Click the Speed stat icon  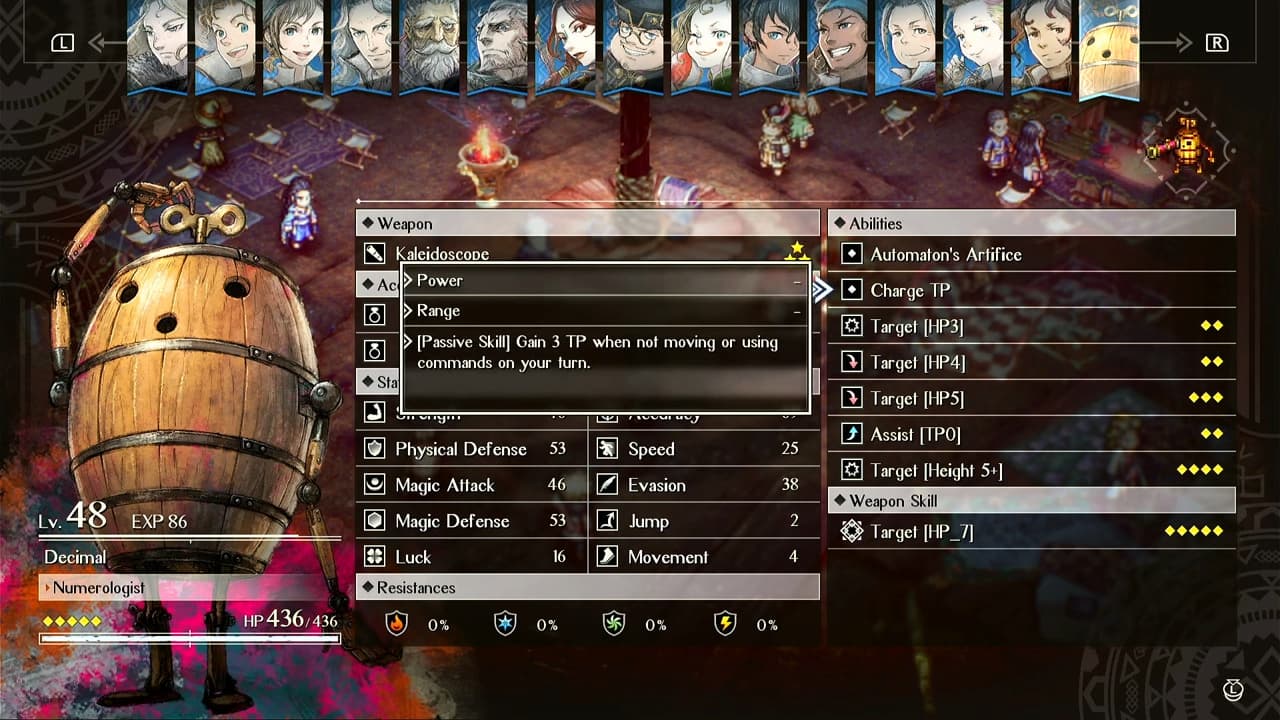(606, 449)
